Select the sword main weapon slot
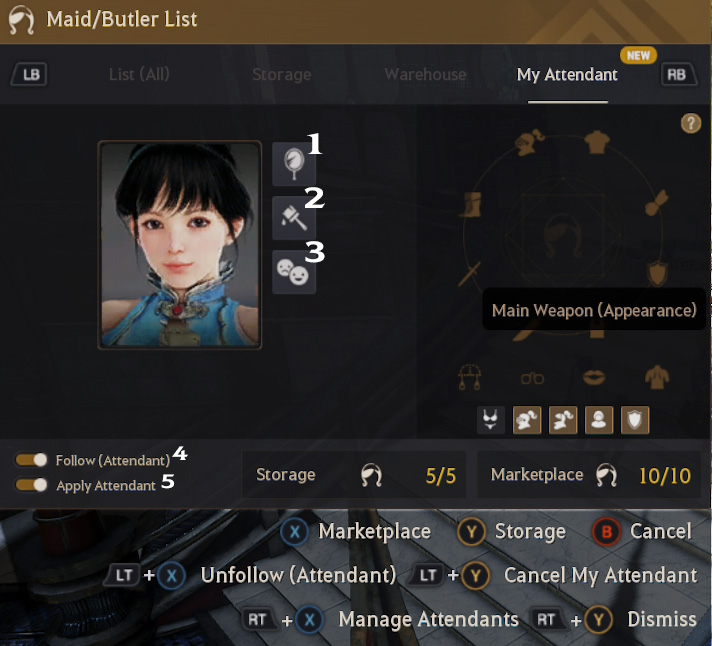The width and height of the screenshot is (712, 646). click(x=470, y=272)
